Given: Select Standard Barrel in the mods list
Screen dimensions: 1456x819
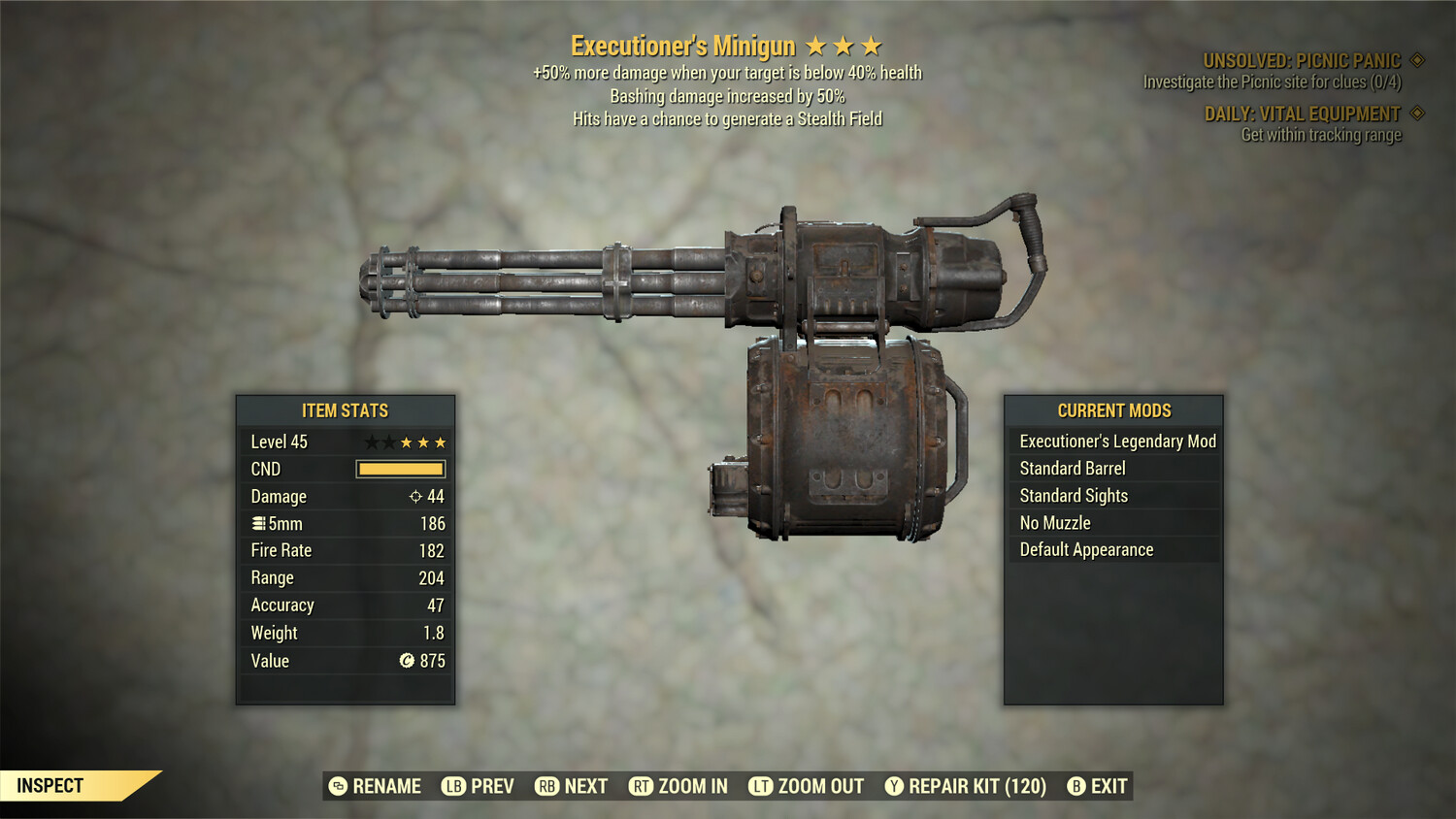Looking at the screenshot, I should 1073,468.
